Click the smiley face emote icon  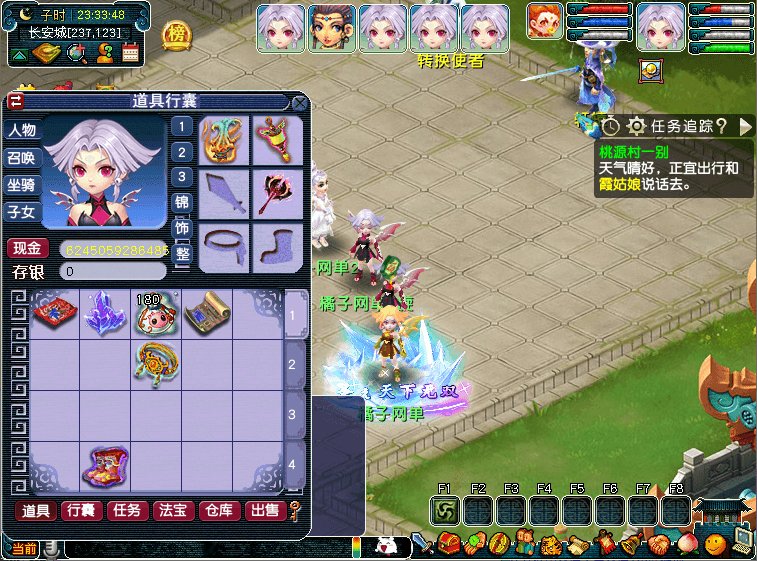pyautogui.click(x=714, y=545)
